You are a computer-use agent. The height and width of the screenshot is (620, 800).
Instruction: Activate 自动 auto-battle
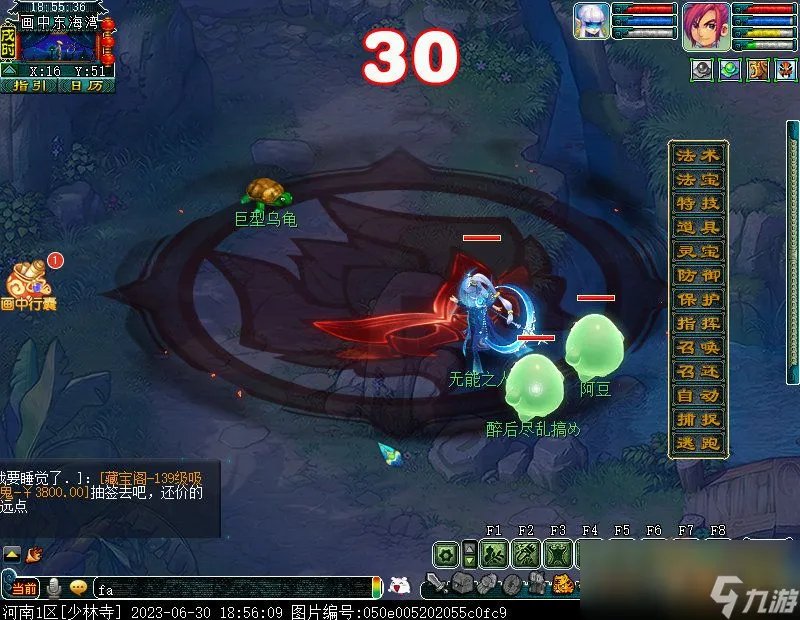point(698,395)
